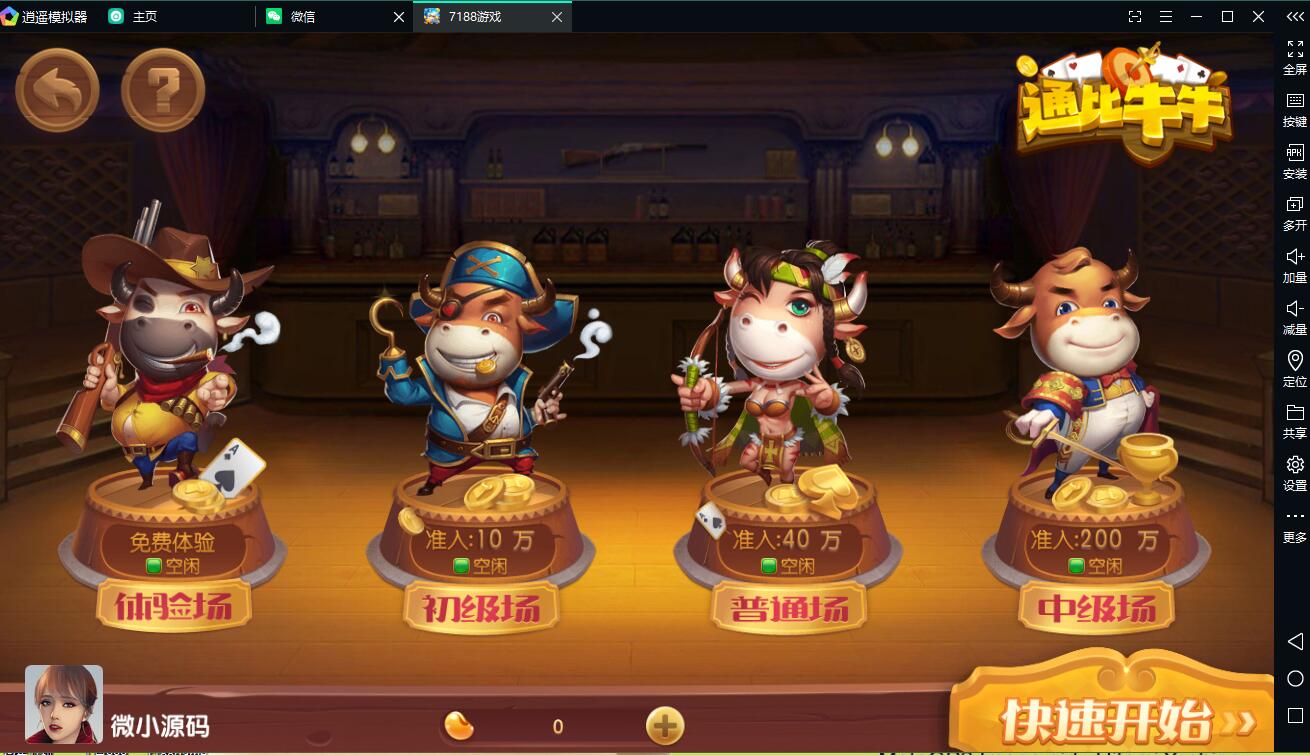Open shared folder (共享) icon

(x=1294, y=420)
